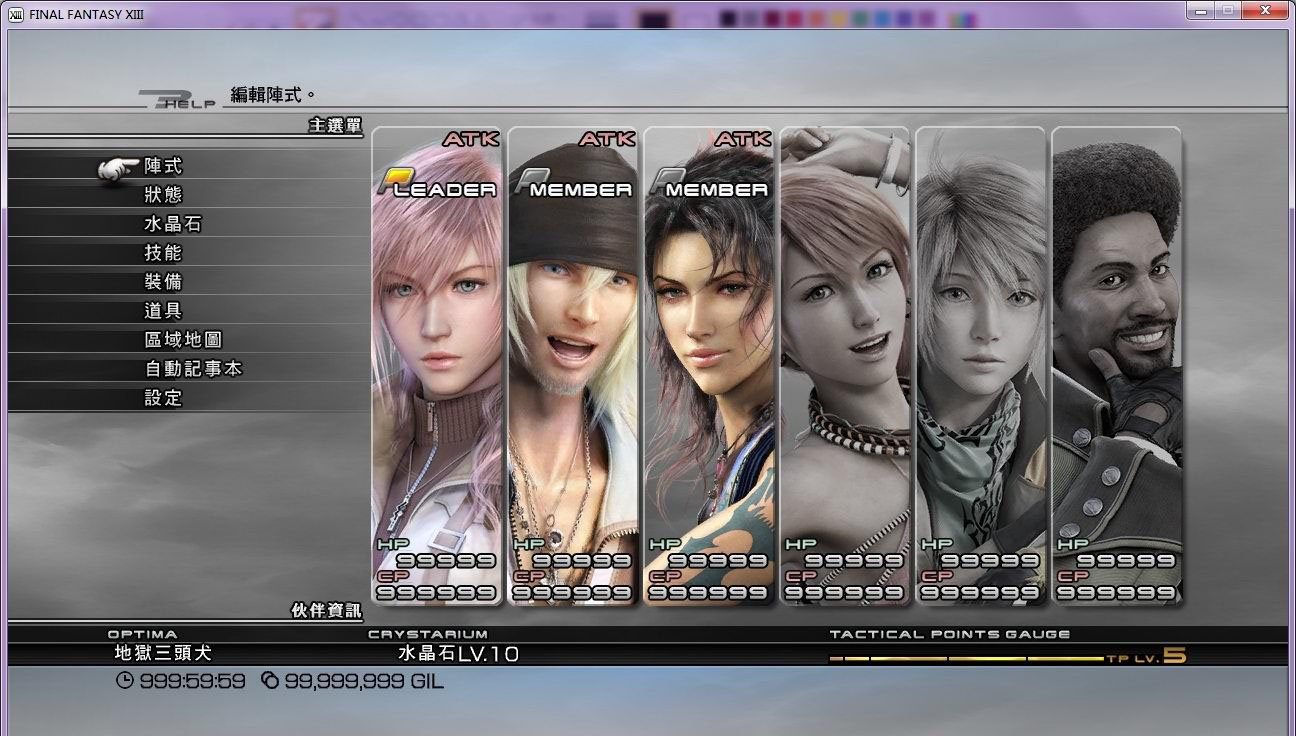Open the 陣式 menu entry
Screen dimensions: 1296x736
pyautogui.click(x=163, y=166)
